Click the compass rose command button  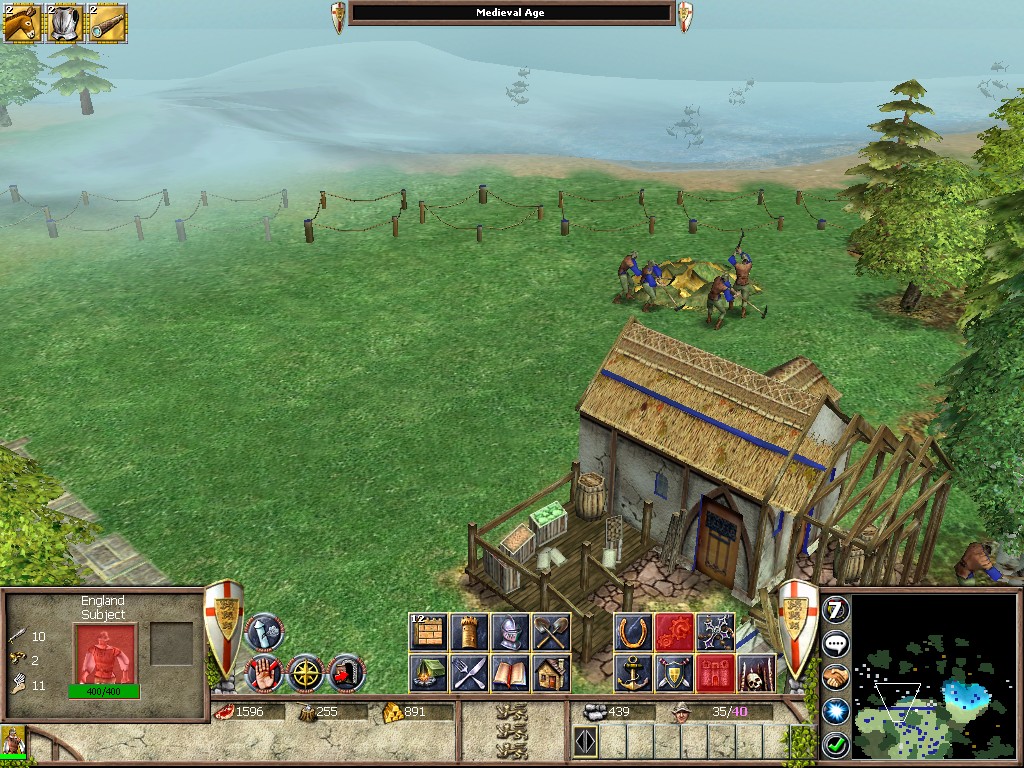[305, 673]
